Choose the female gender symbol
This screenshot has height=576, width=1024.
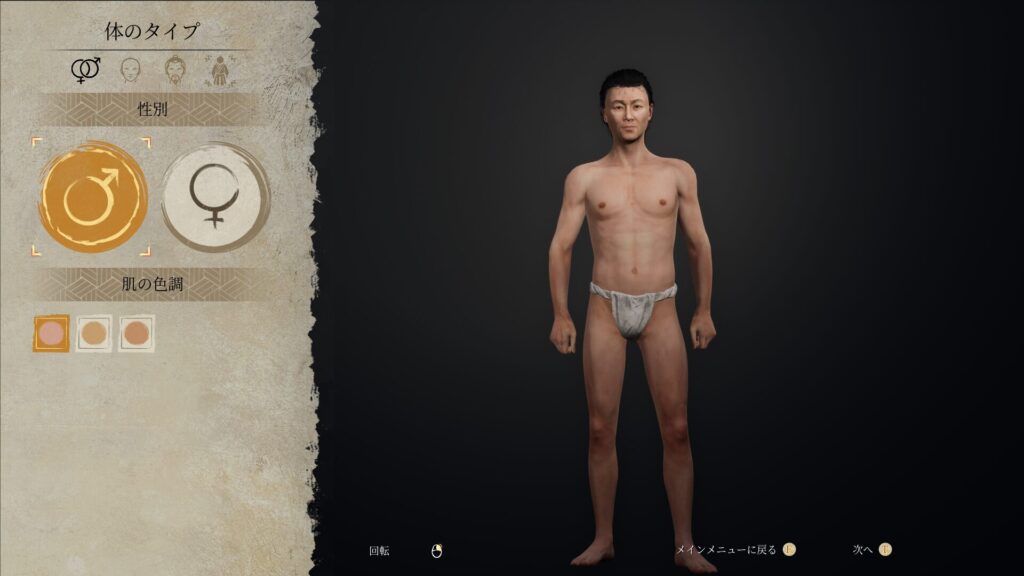point(214,197)
